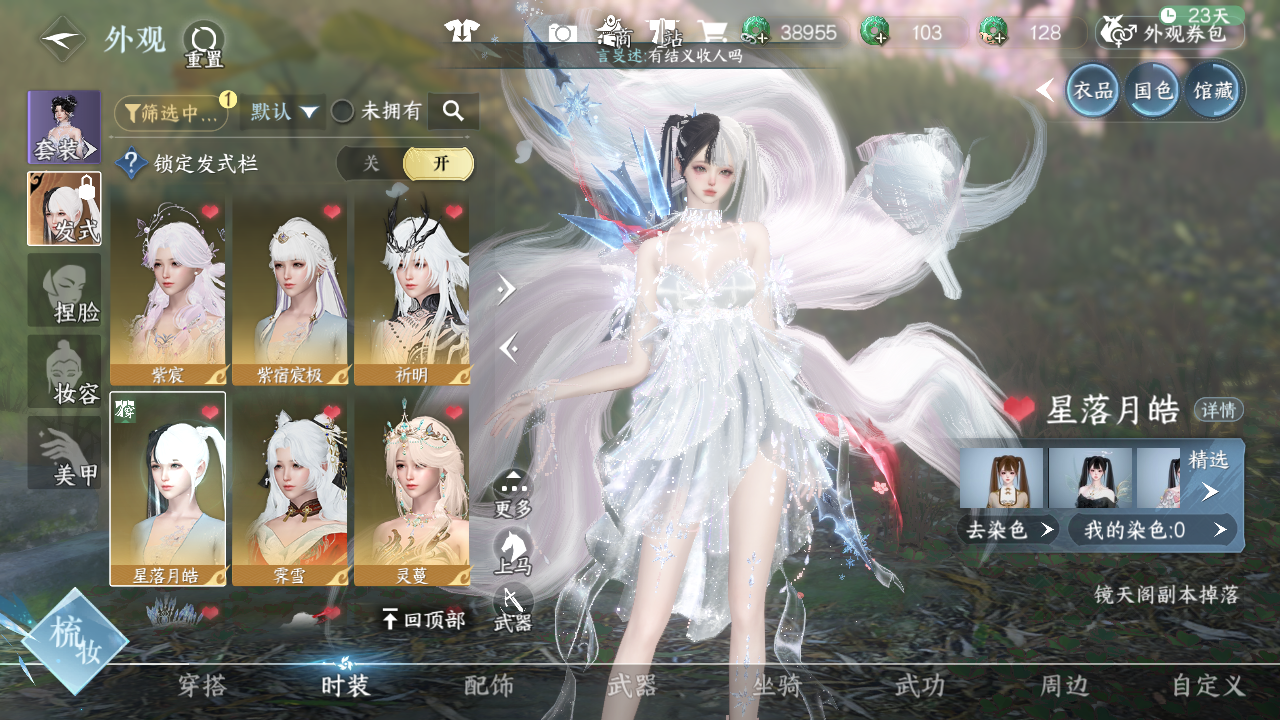Open the 默认 sort dropdown
The height and width of the screenshot is (720, 1280).
pos(284,112)
